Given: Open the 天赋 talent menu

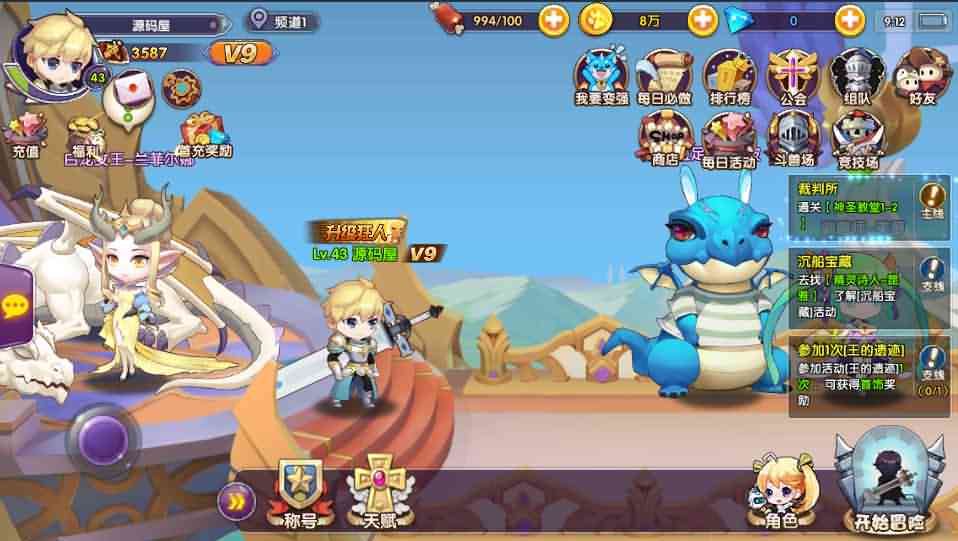Looking at the screenshot, I should tap(380, 490).
